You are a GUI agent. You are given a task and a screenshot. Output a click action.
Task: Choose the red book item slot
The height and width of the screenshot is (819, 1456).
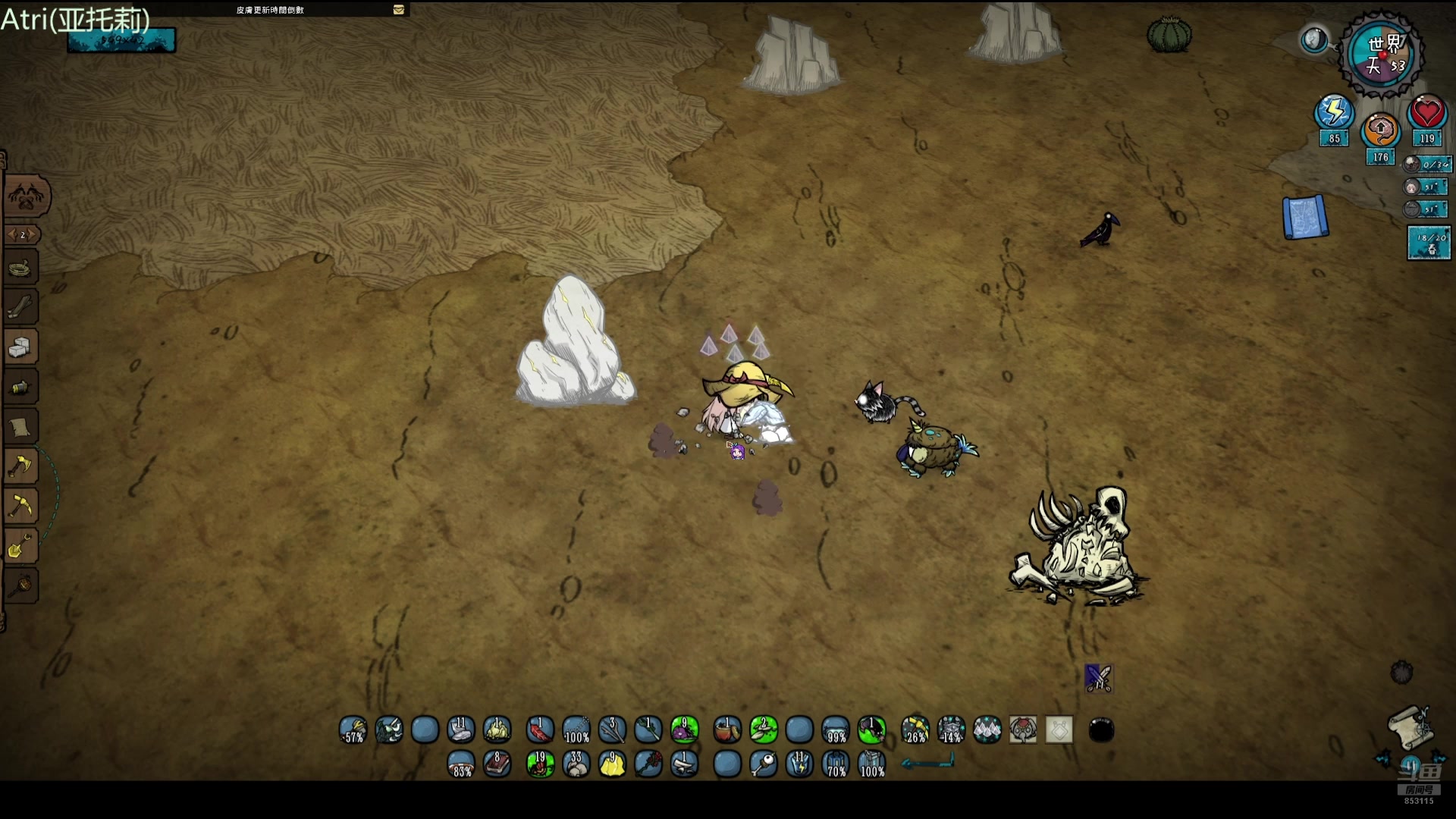497,764
